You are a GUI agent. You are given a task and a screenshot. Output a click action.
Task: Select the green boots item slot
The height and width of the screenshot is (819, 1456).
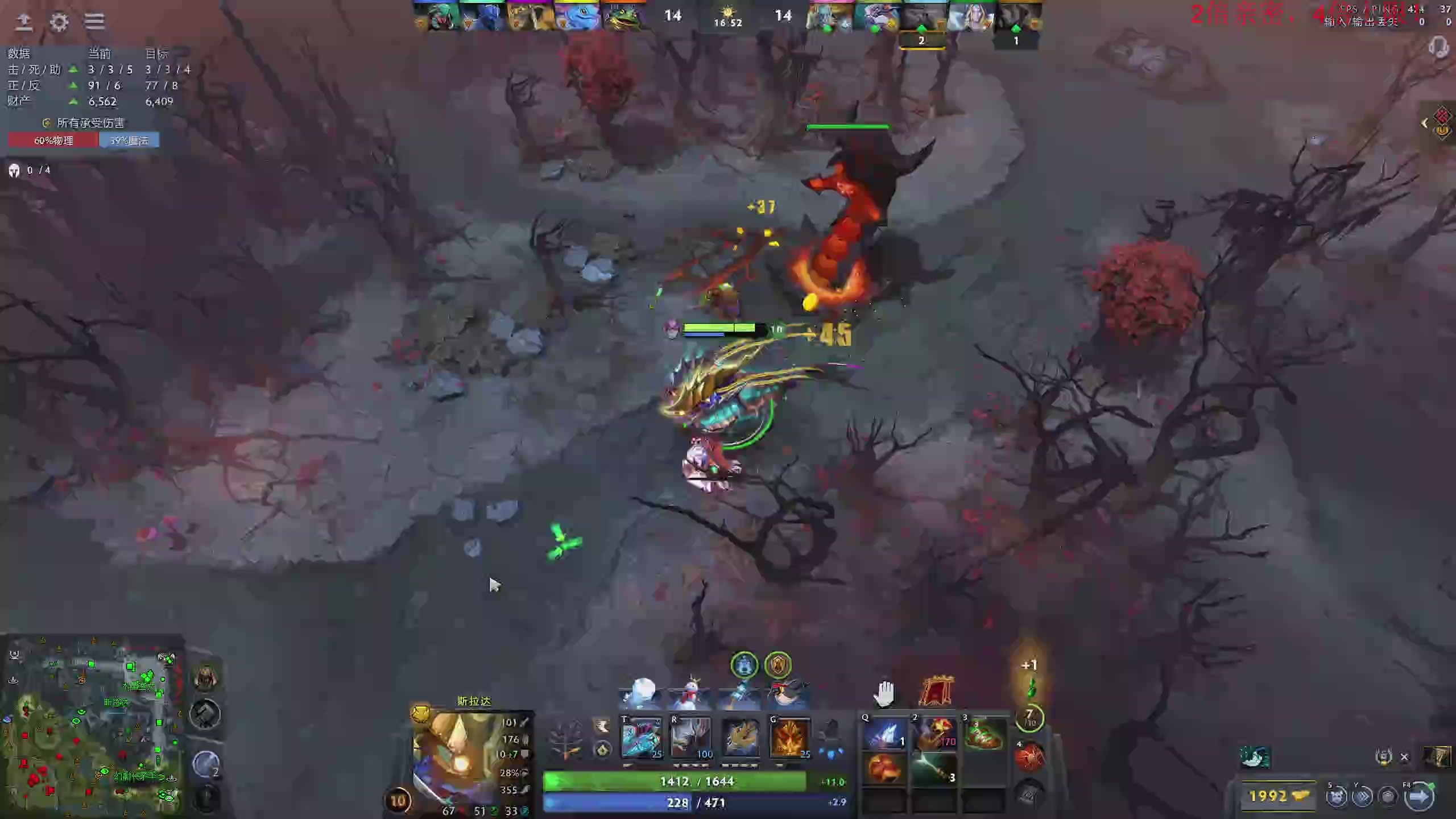click(984, 734)
